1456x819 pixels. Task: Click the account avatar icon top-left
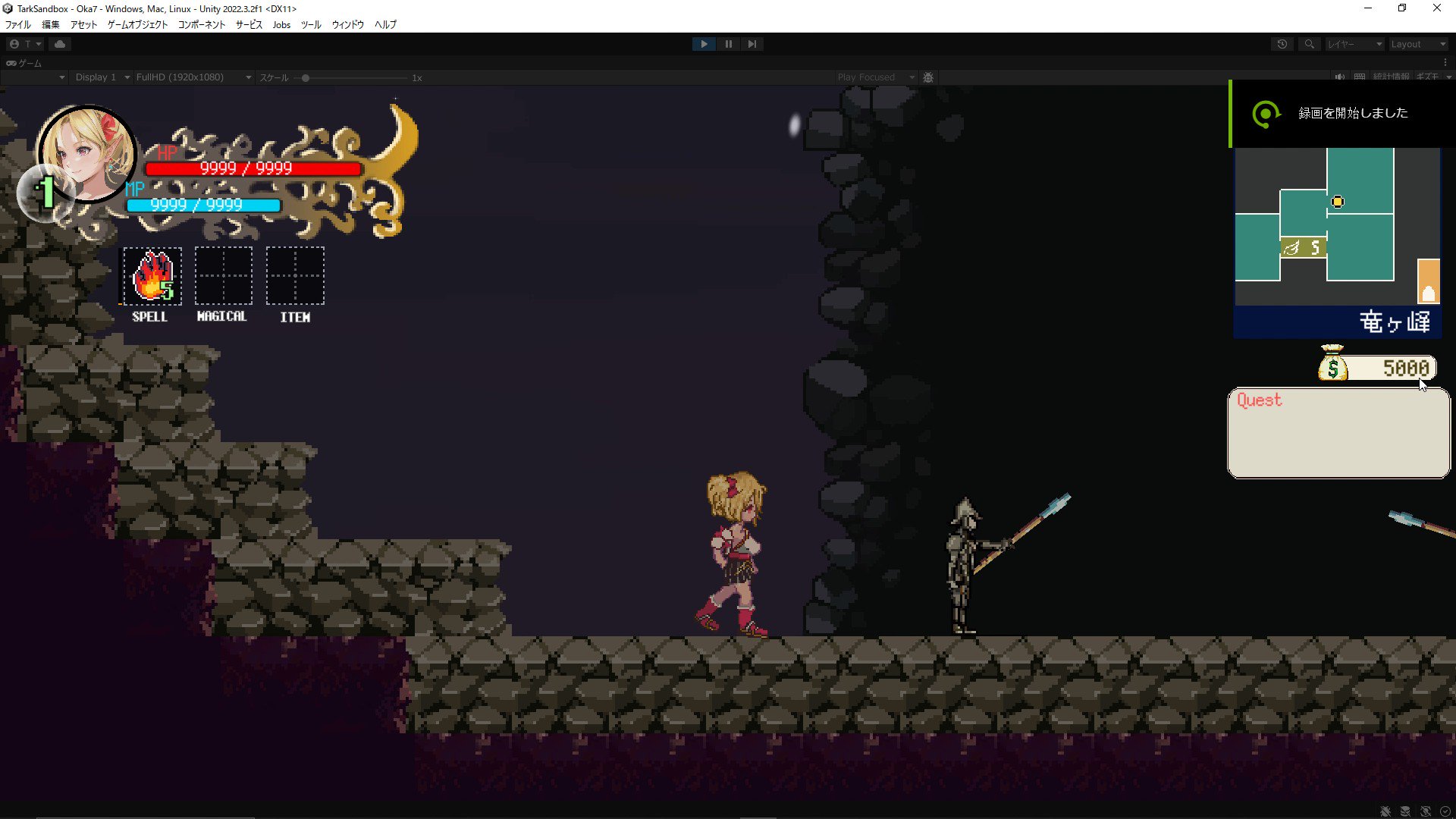(x=14, y=43)
